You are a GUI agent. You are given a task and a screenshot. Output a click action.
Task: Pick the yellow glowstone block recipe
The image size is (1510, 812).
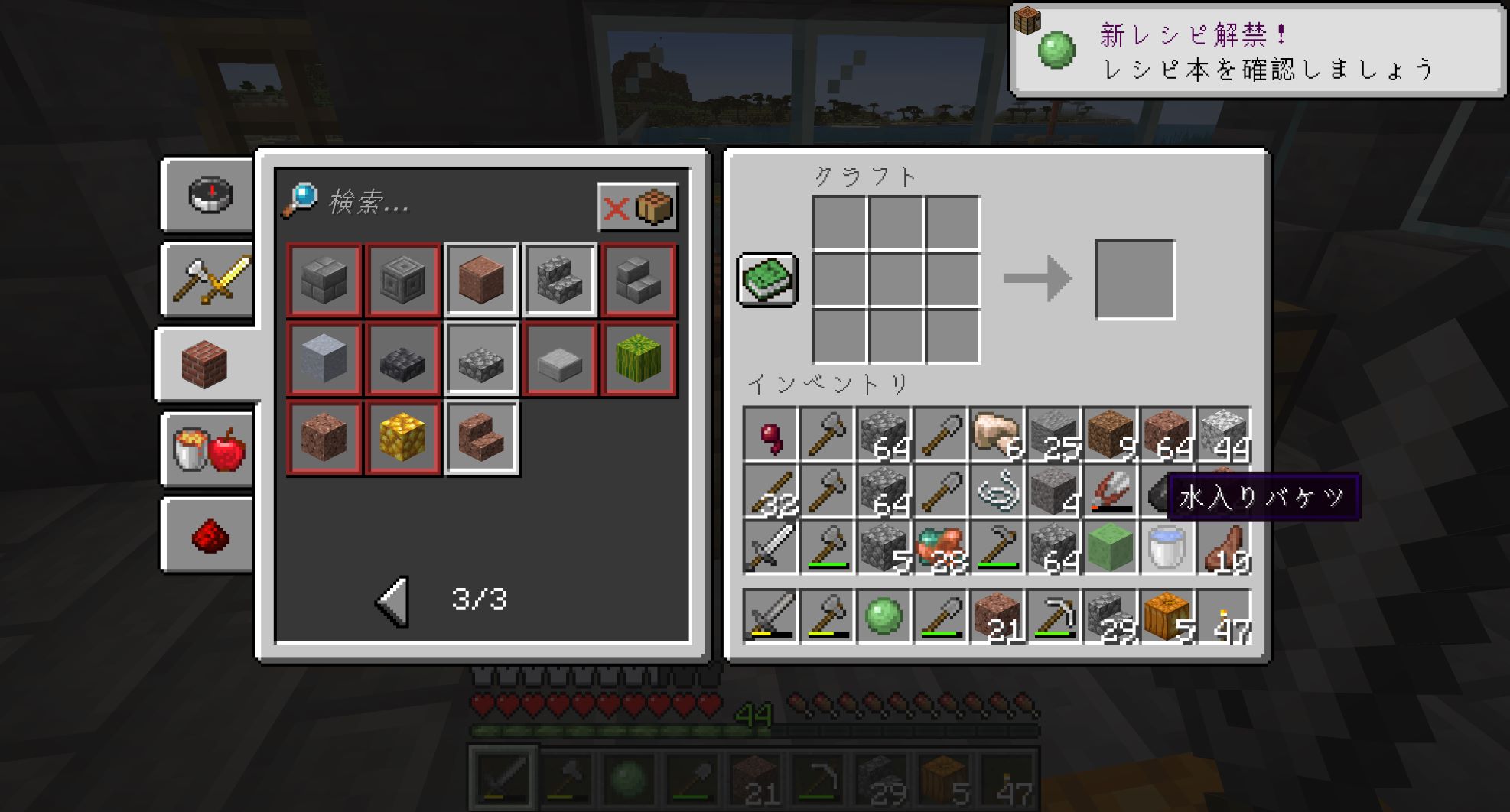point(402,437)
